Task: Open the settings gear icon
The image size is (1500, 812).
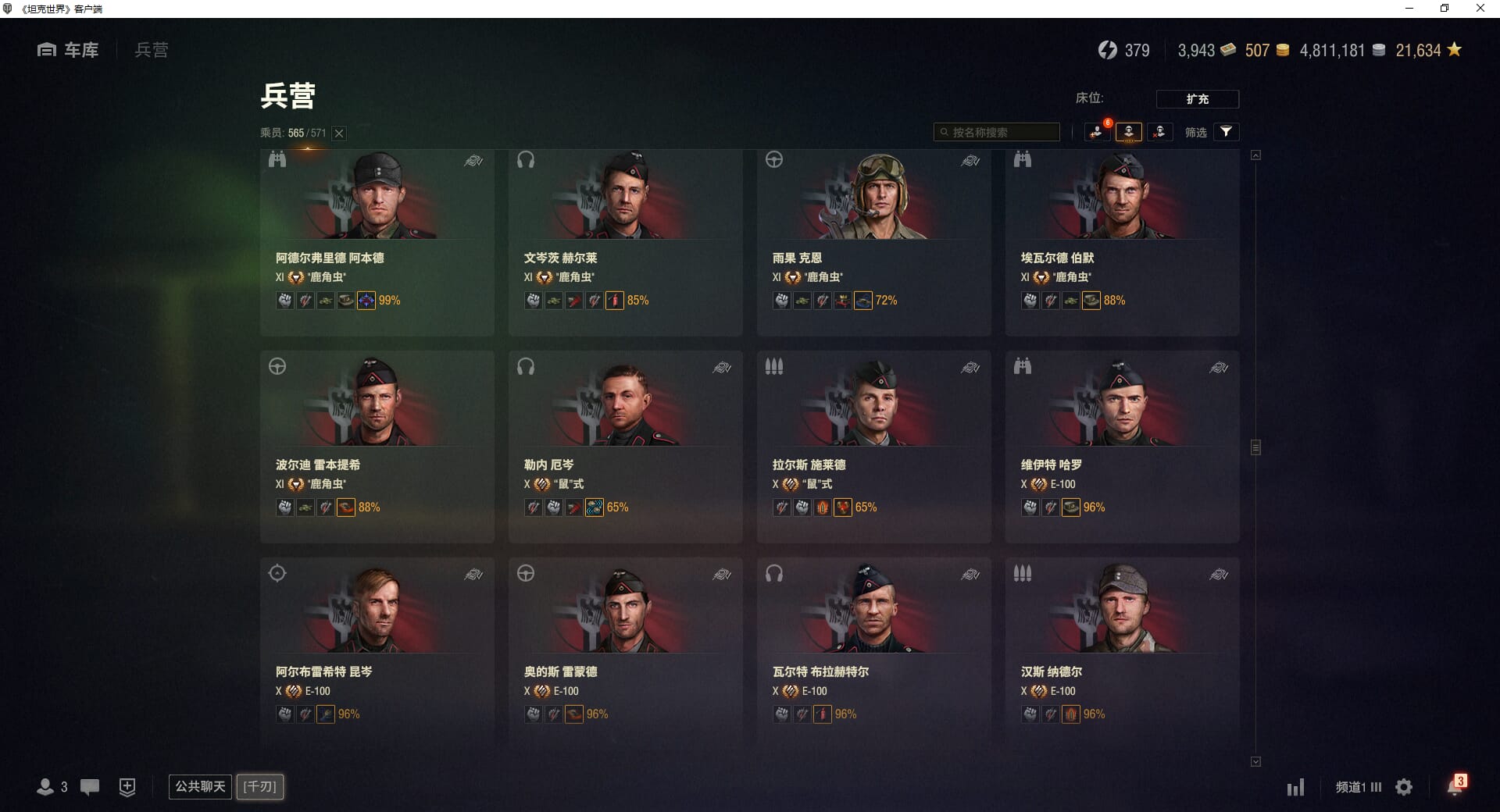Action: click(x=1404, y=787)
